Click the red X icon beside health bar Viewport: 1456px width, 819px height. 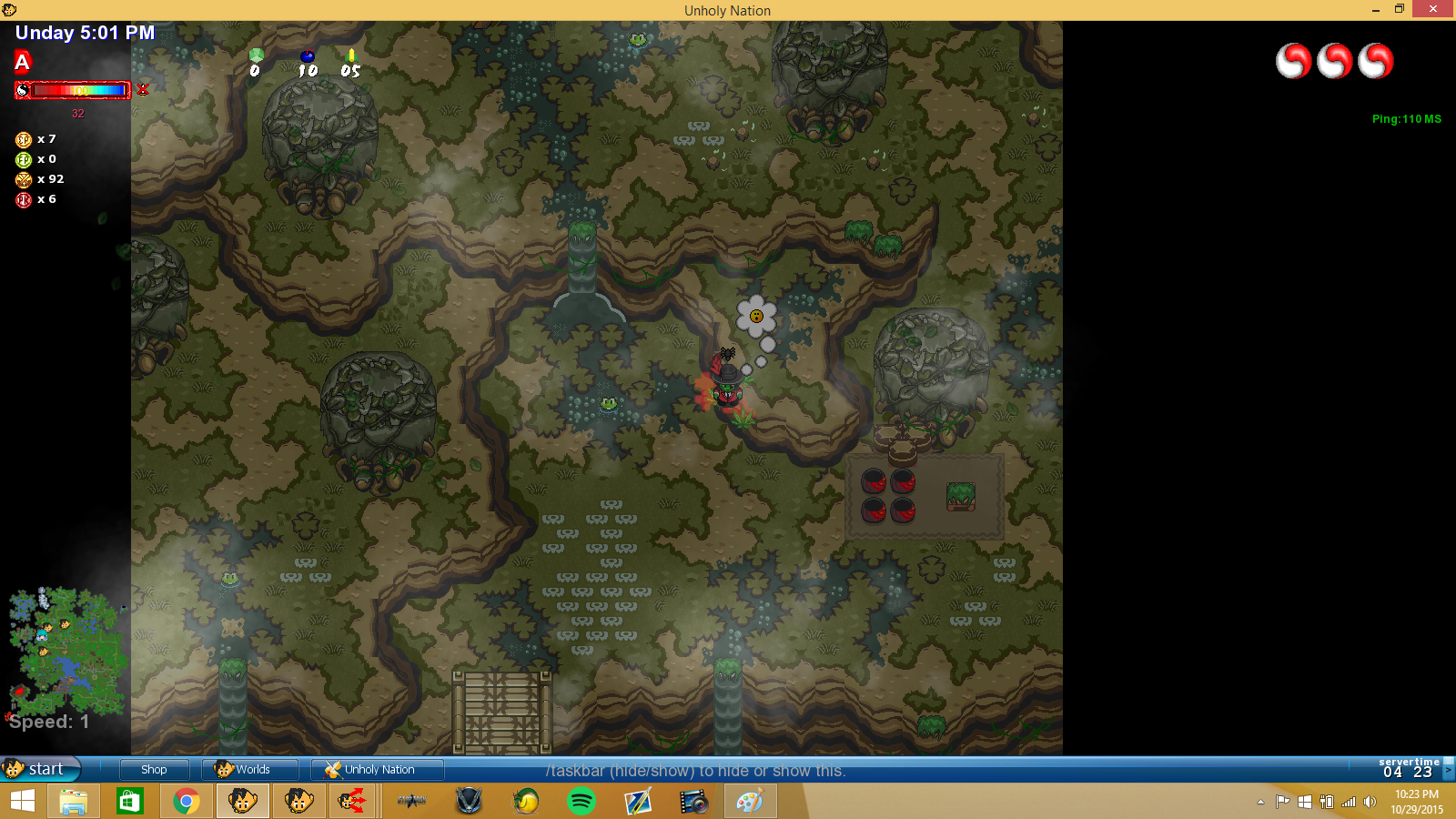point(143,89)
